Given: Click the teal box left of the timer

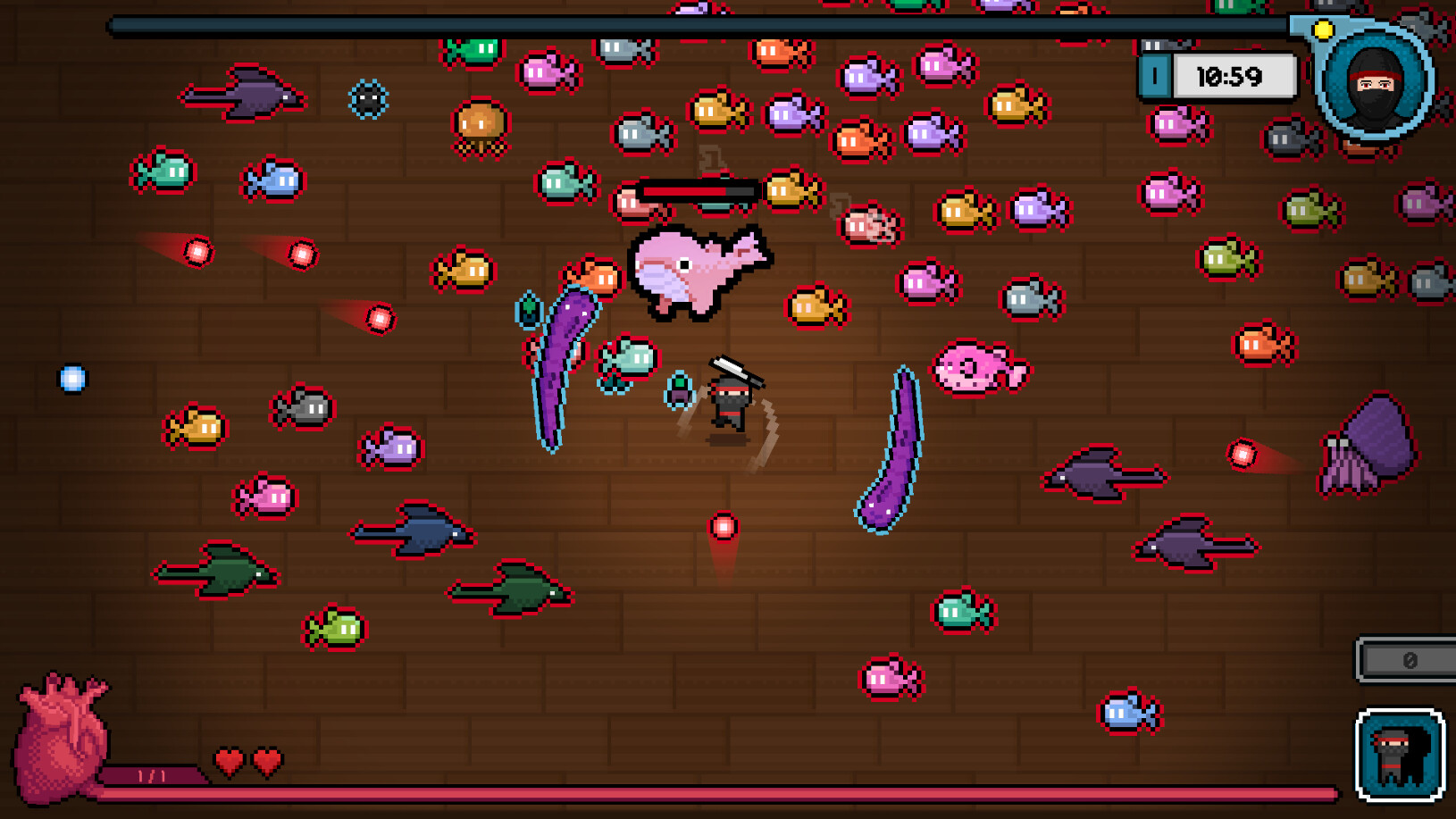Looking at the screenshot, I should pyautogui.click(x=1154, y=77).
